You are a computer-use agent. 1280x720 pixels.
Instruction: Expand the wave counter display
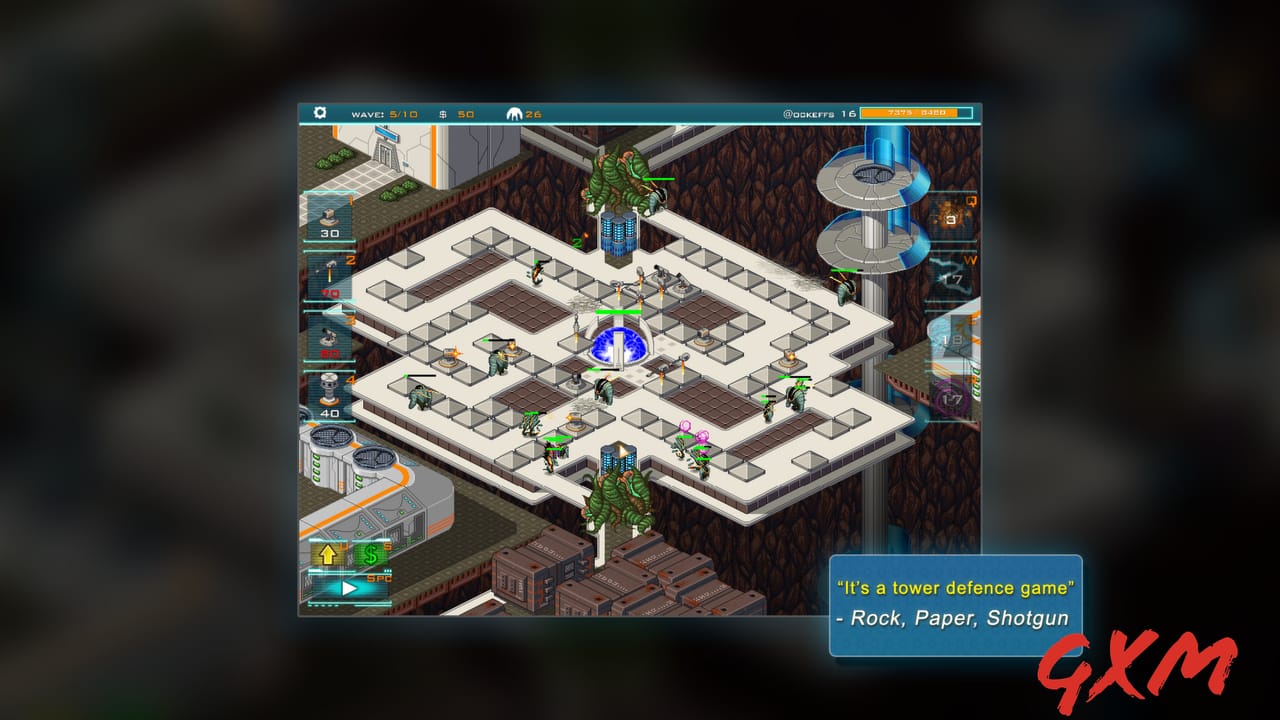(x=385, y=113)
